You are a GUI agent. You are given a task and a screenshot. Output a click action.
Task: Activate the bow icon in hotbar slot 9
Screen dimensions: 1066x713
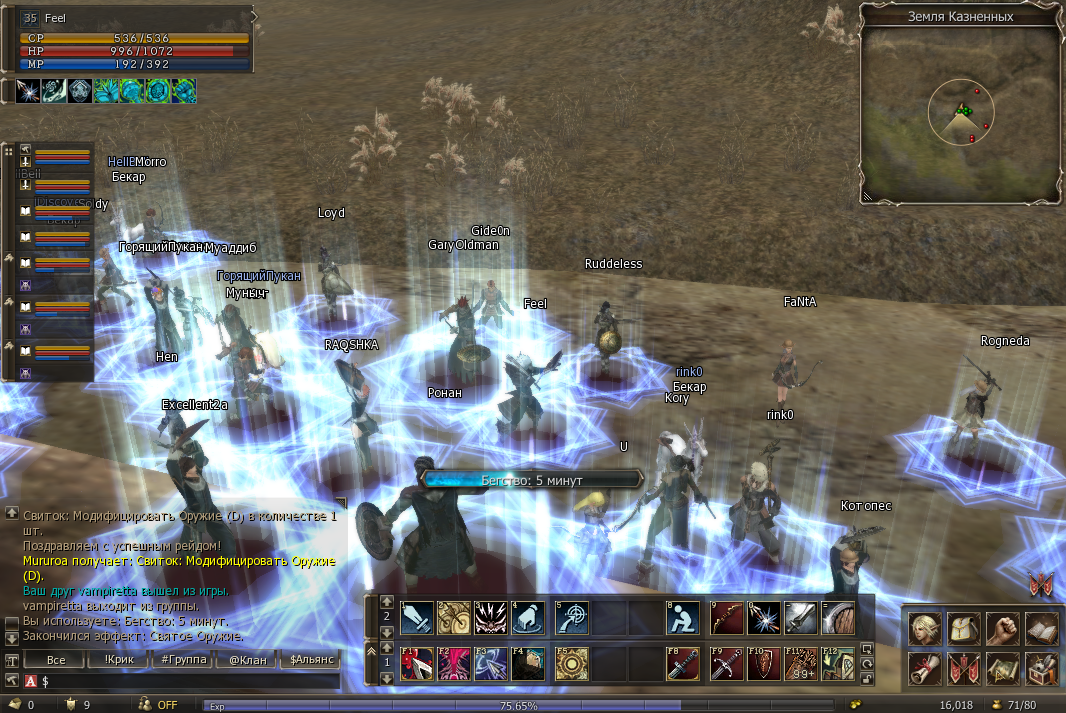727,618
